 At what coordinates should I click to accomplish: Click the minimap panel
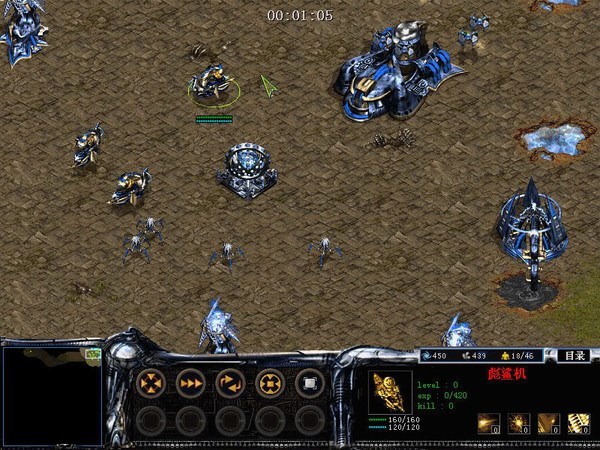(52, 395)
